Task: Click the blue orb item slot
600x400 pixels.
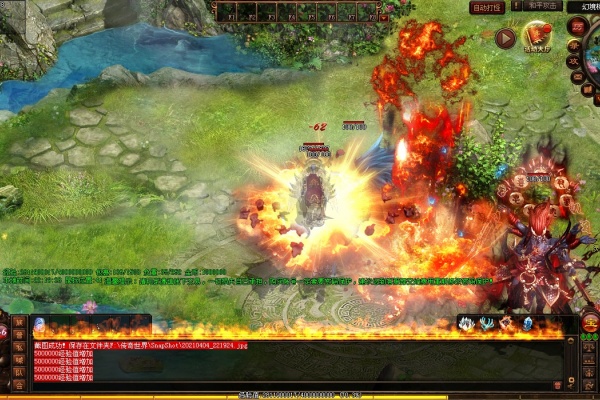Action: click(x=39, y=324)
